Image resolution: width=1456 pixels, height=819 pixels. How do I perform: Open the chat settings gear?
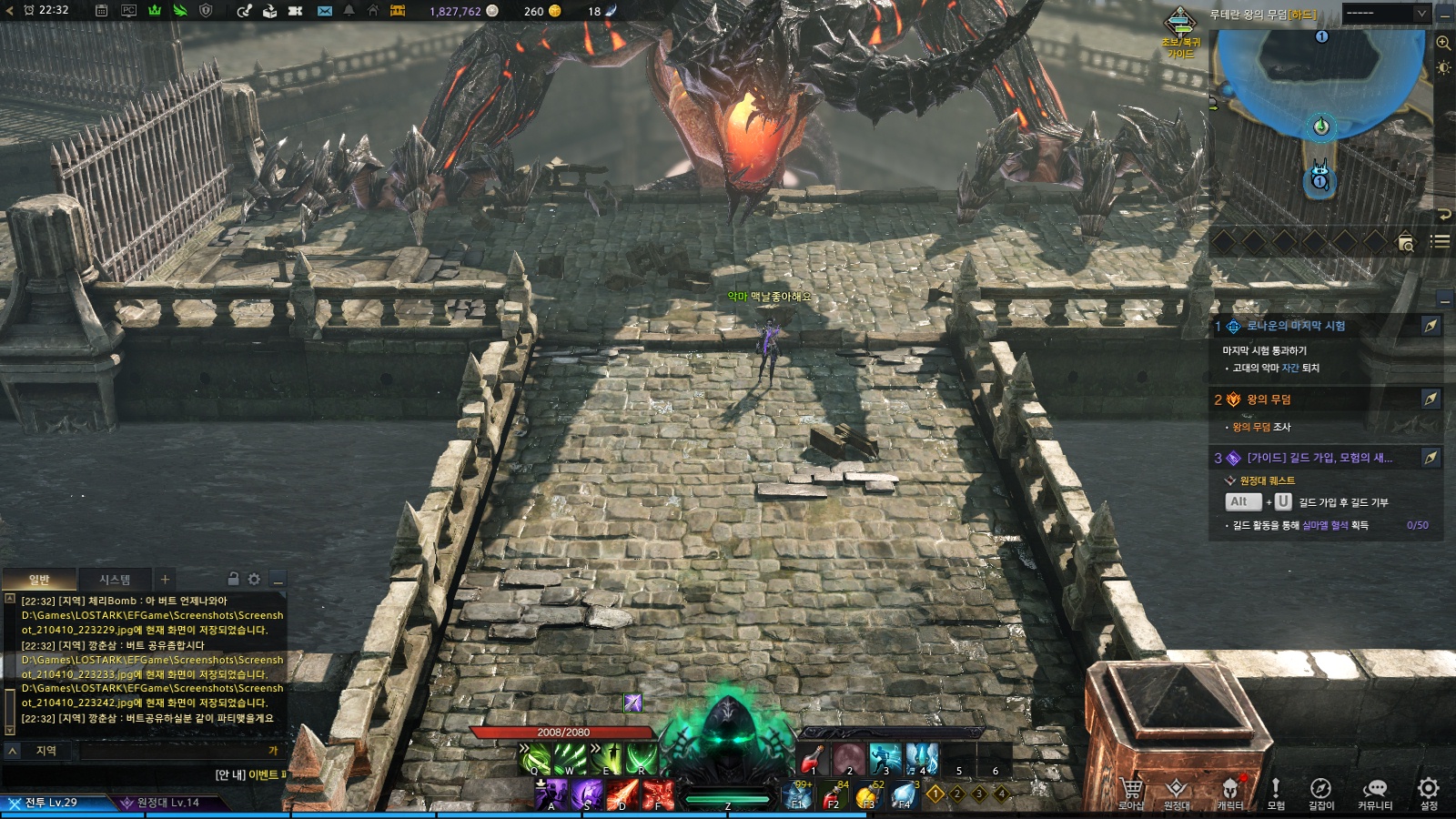tap(254, 579)
